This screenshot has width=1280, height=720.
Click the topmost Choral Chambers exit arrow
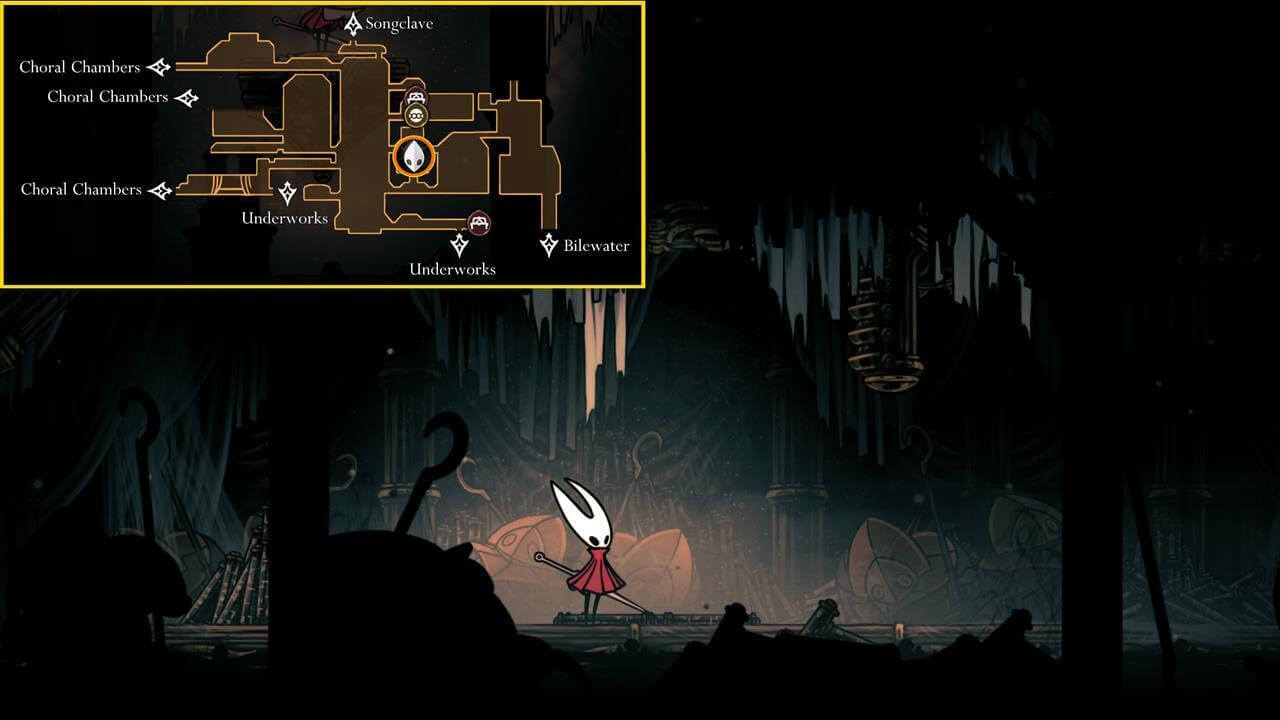pos(159,66)
